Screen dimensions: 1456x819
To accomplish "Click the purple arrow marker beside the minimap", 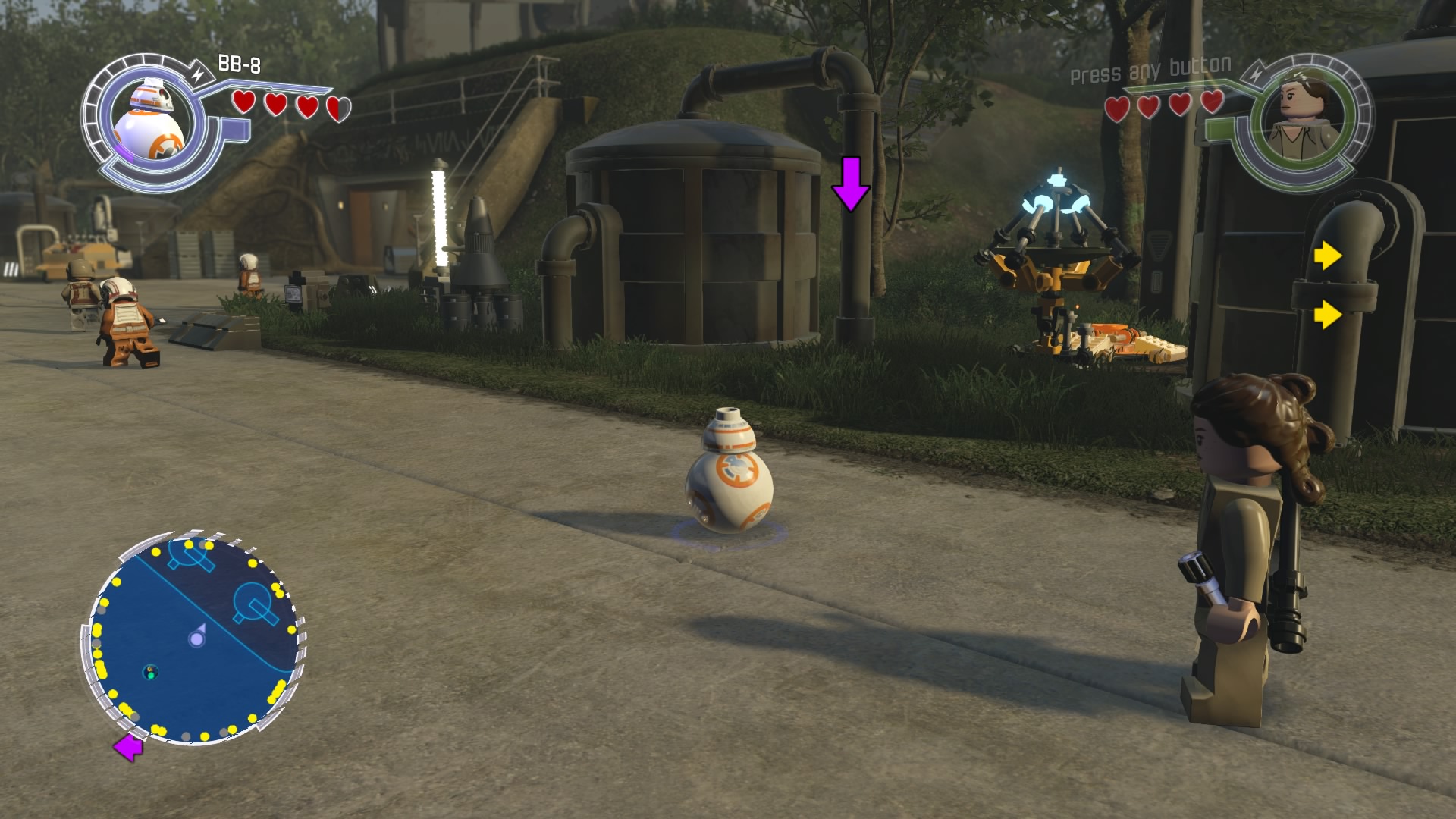I will pyautogui.click(x=128, y=748).
